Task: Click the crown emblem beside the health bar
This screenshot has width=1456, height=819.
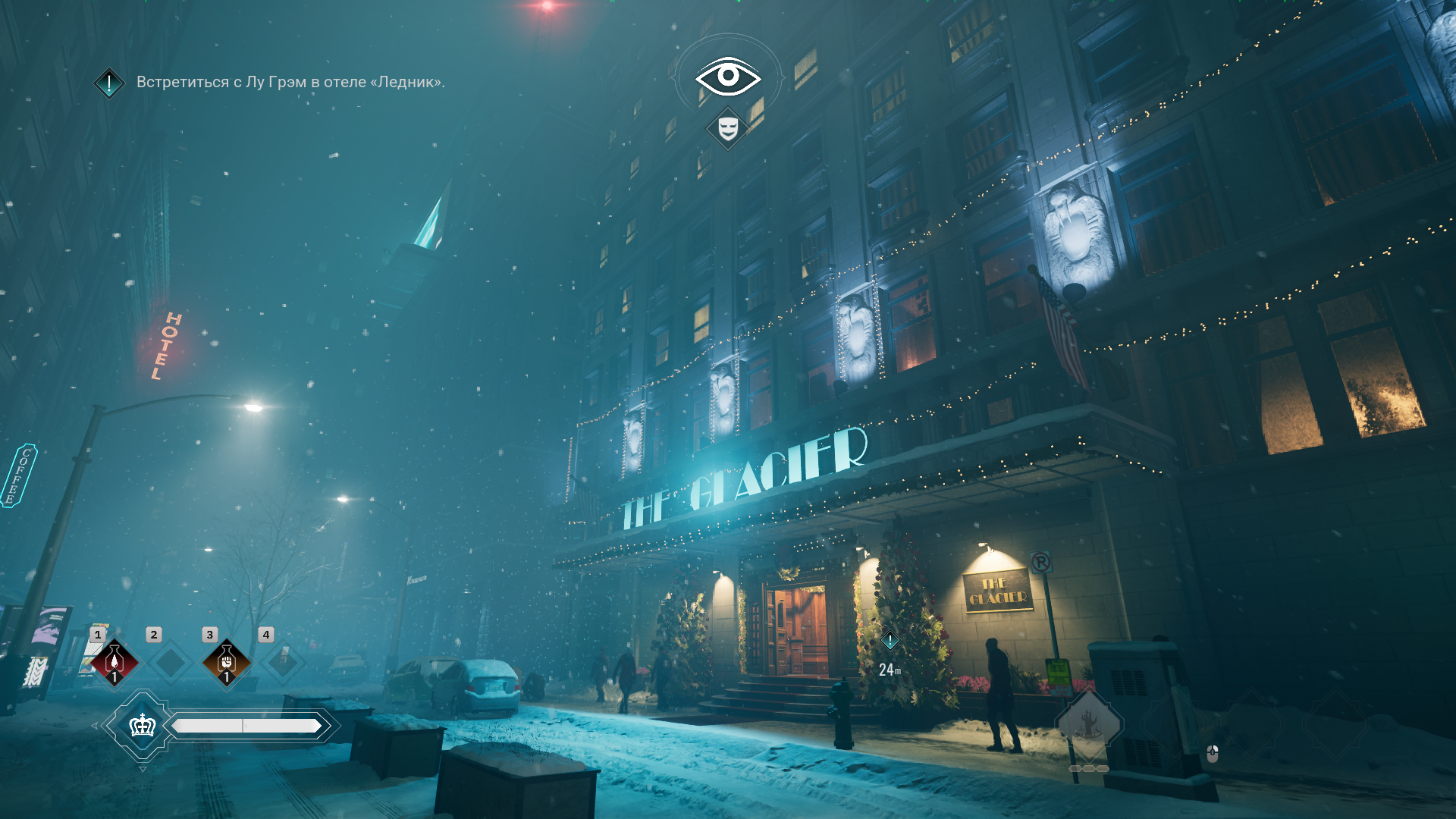Action: 143,726
